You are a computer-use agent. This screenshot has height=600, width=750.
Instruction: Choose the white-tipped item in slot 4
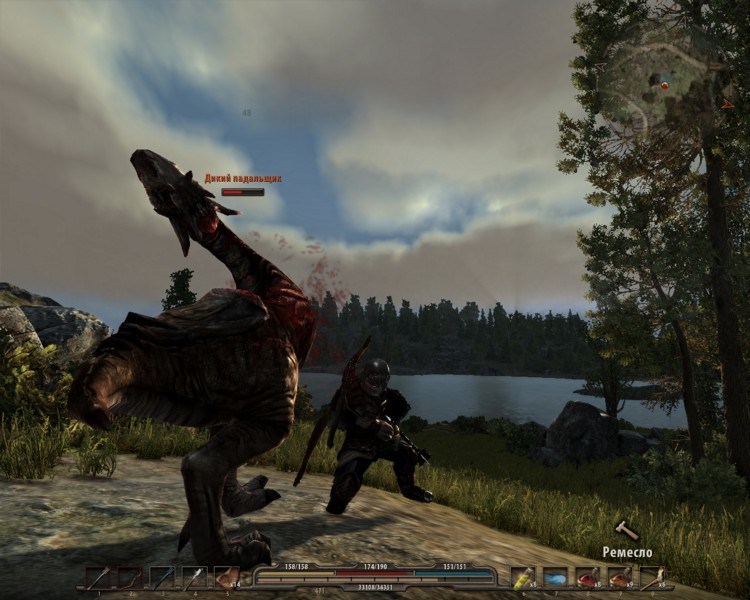pyautogui.click(x=194, y=577)
